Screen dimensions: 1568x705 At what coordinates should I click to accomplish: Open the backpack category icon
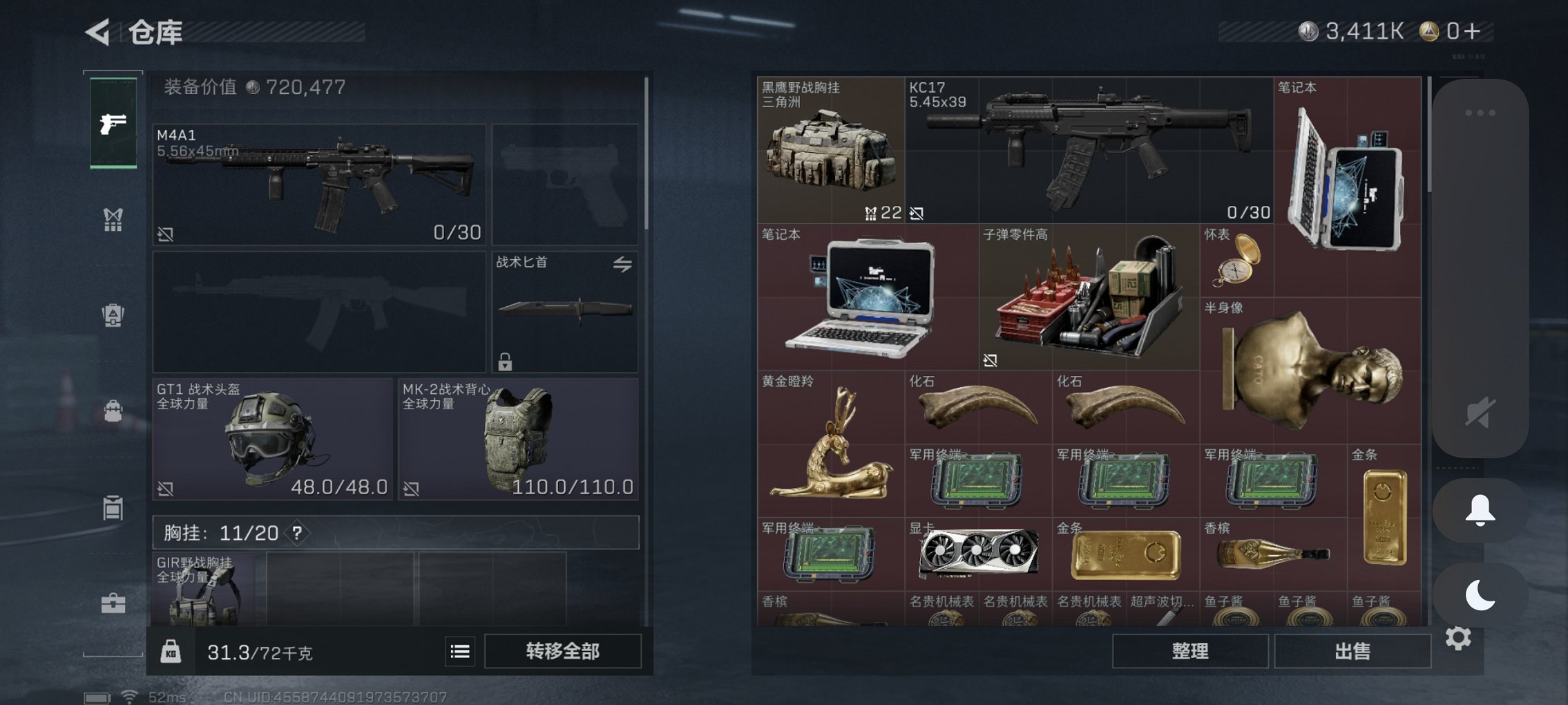click(x=113, y=314)
